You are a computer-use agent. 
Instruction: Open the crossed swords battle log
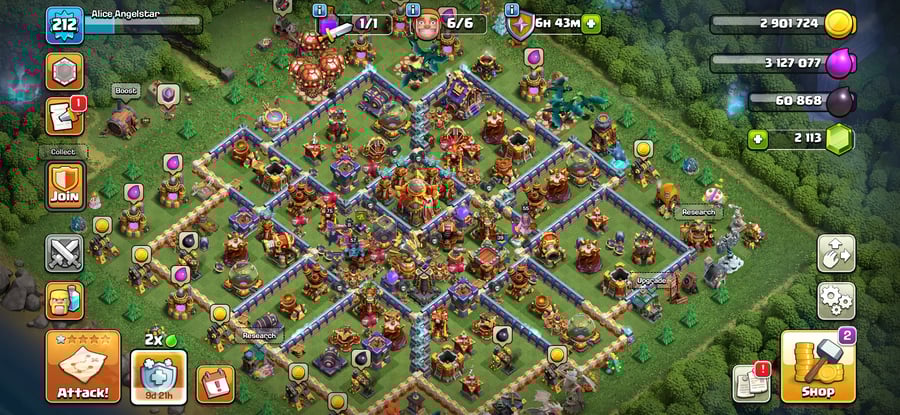click(x=64, y=253)
